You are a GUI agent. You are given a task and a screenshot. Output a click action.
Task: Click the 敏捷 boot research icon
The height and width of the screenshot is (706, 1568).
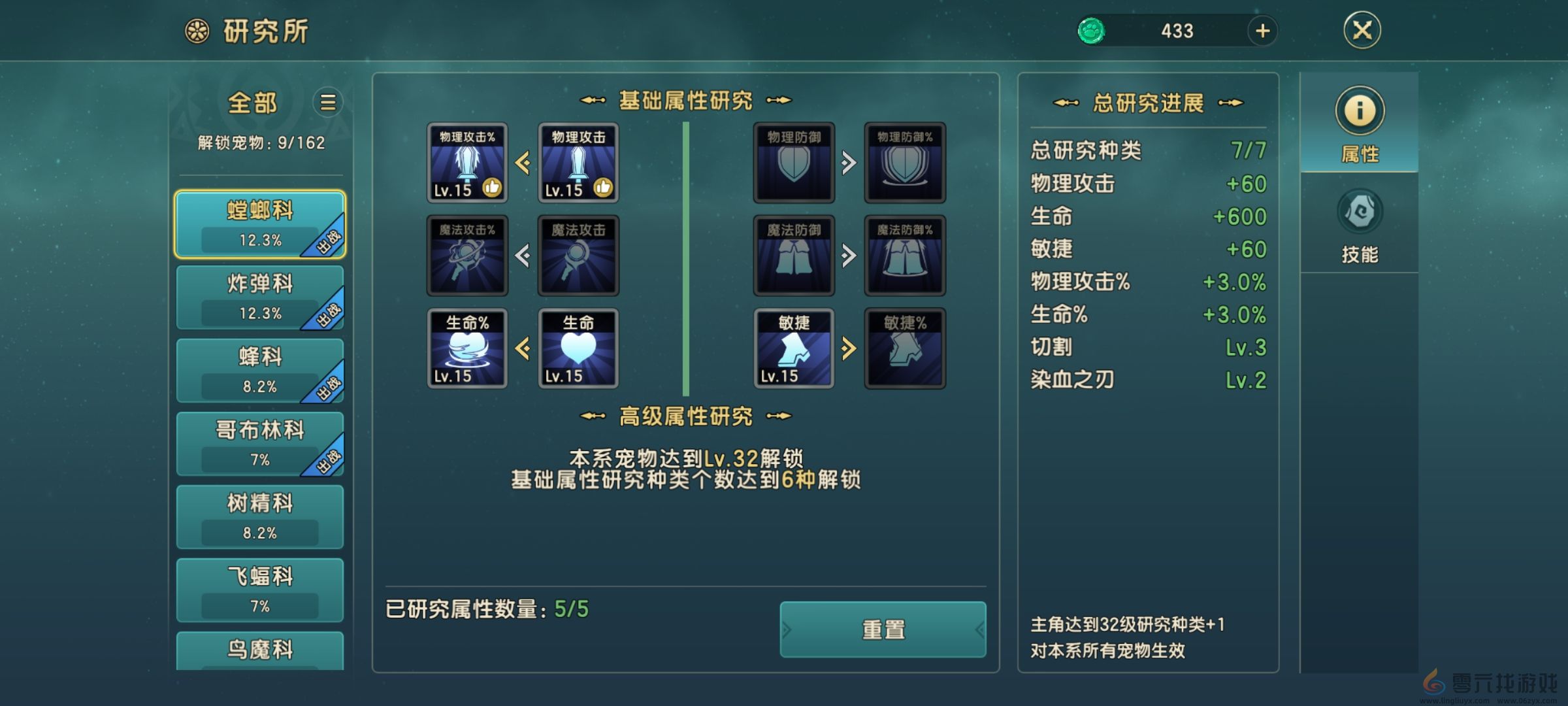[793, 346]
